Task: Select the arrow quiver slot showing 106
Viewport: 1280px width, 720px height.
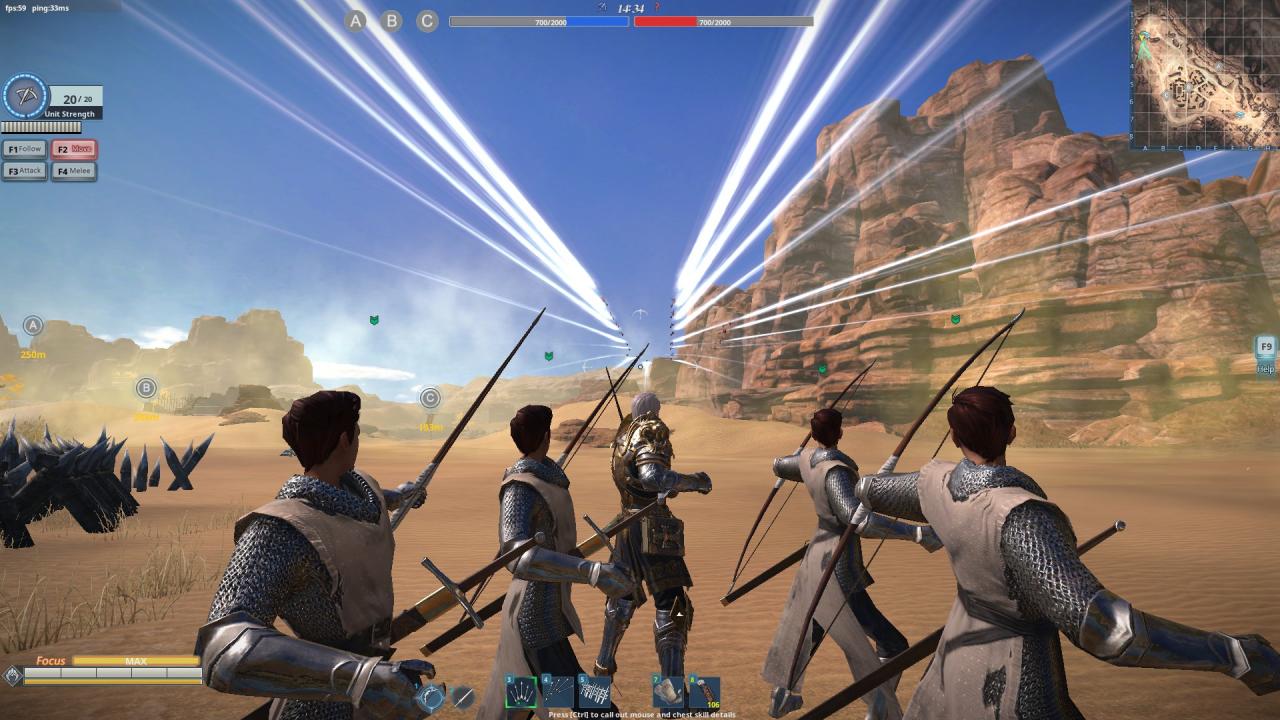Action: click(x=704, y=692)
